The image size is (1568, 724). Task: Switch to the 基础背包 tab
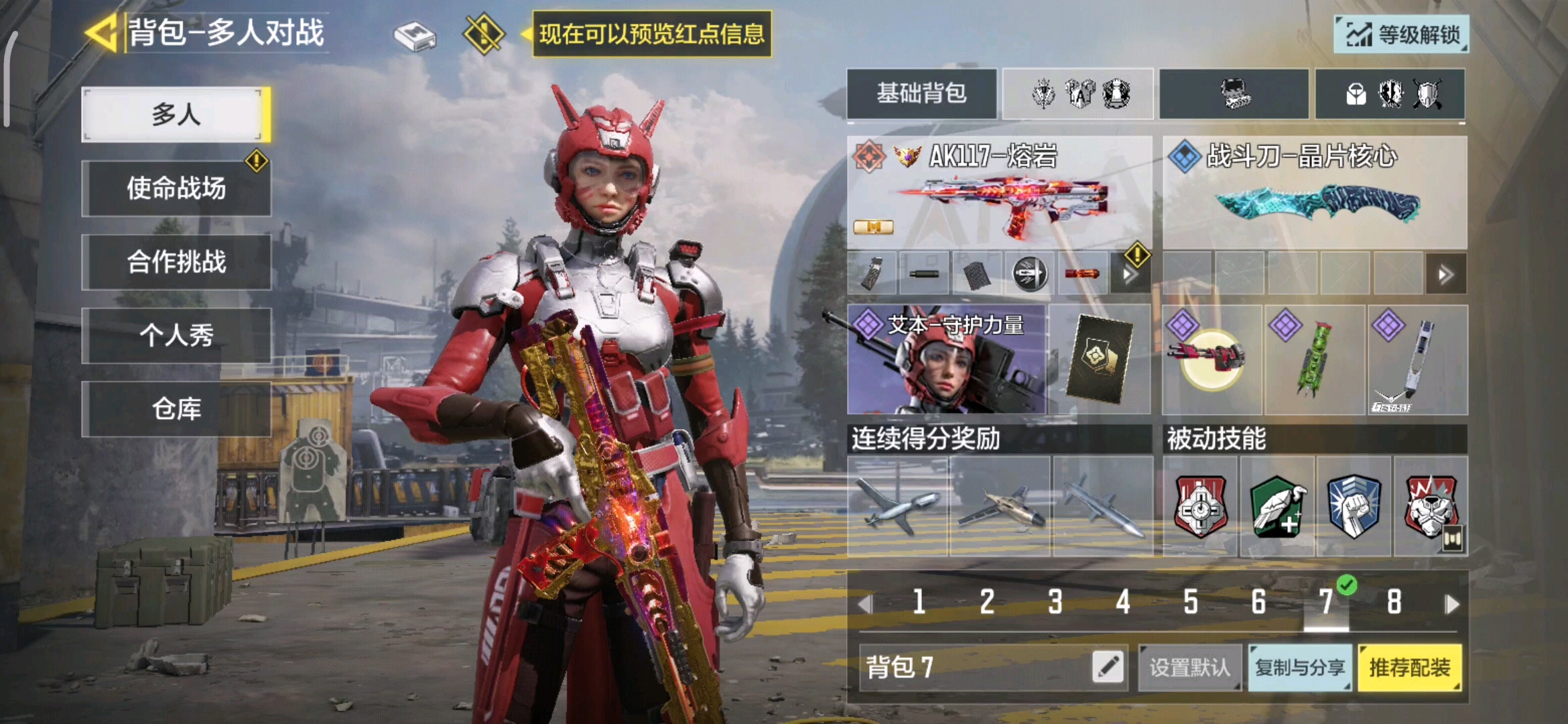(921, 94)
